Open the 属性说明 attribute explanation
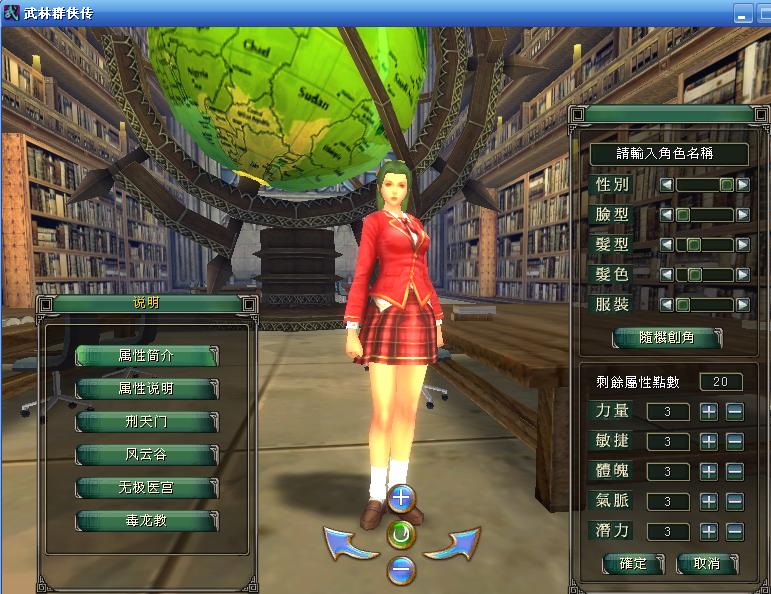Screen dimensions: 771x594 click(147, 388)
